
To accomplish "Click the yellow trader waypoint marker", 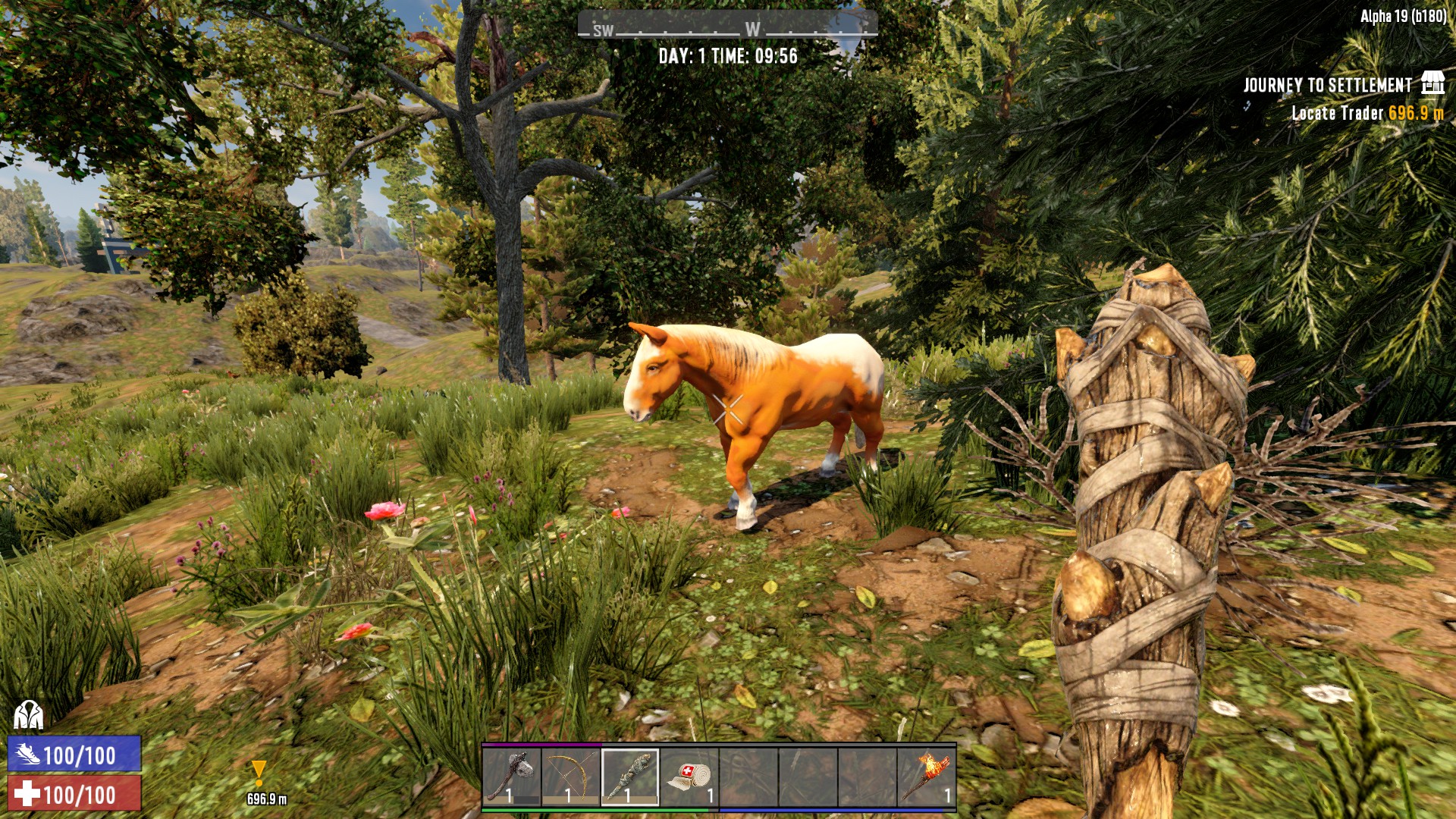I will (x=259, y=773).
